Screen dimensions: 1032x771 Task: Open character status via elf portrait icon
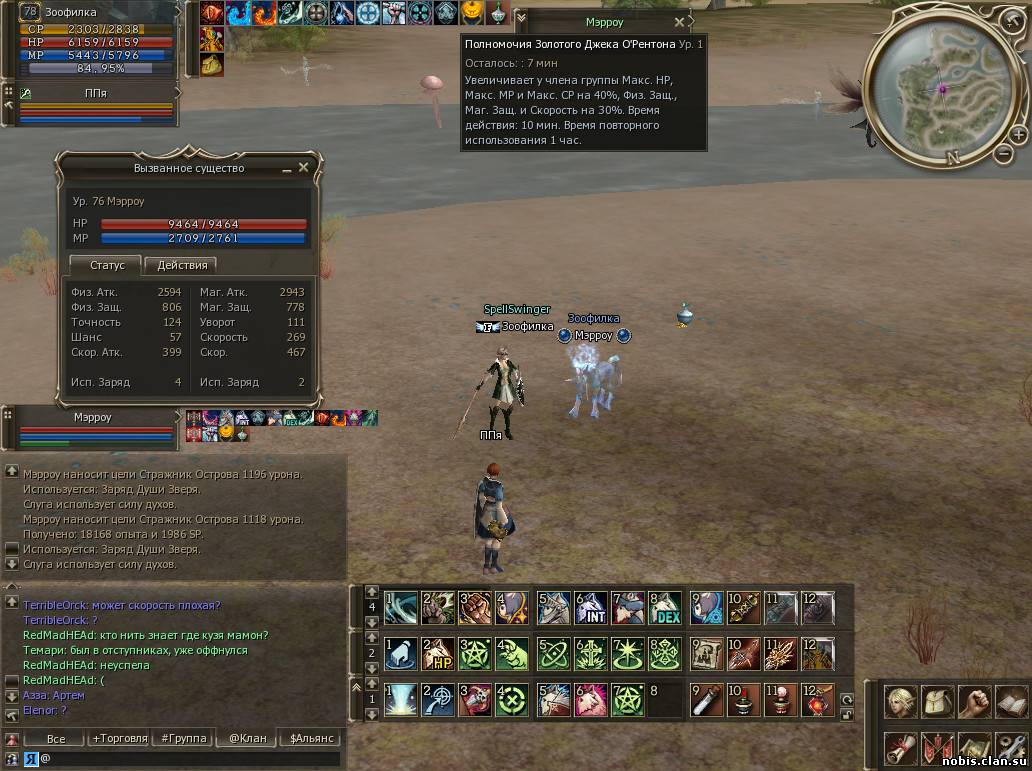(900, 701)
